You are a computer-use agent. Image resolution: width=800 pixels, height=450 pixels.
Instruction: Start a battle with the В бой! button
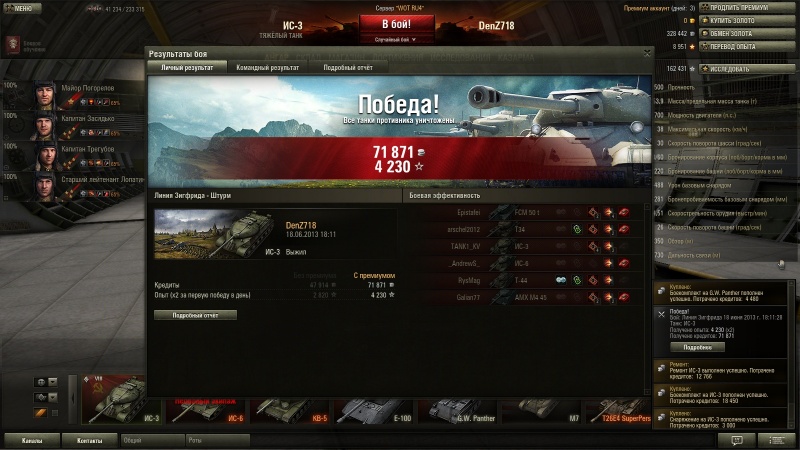[399, 24]
